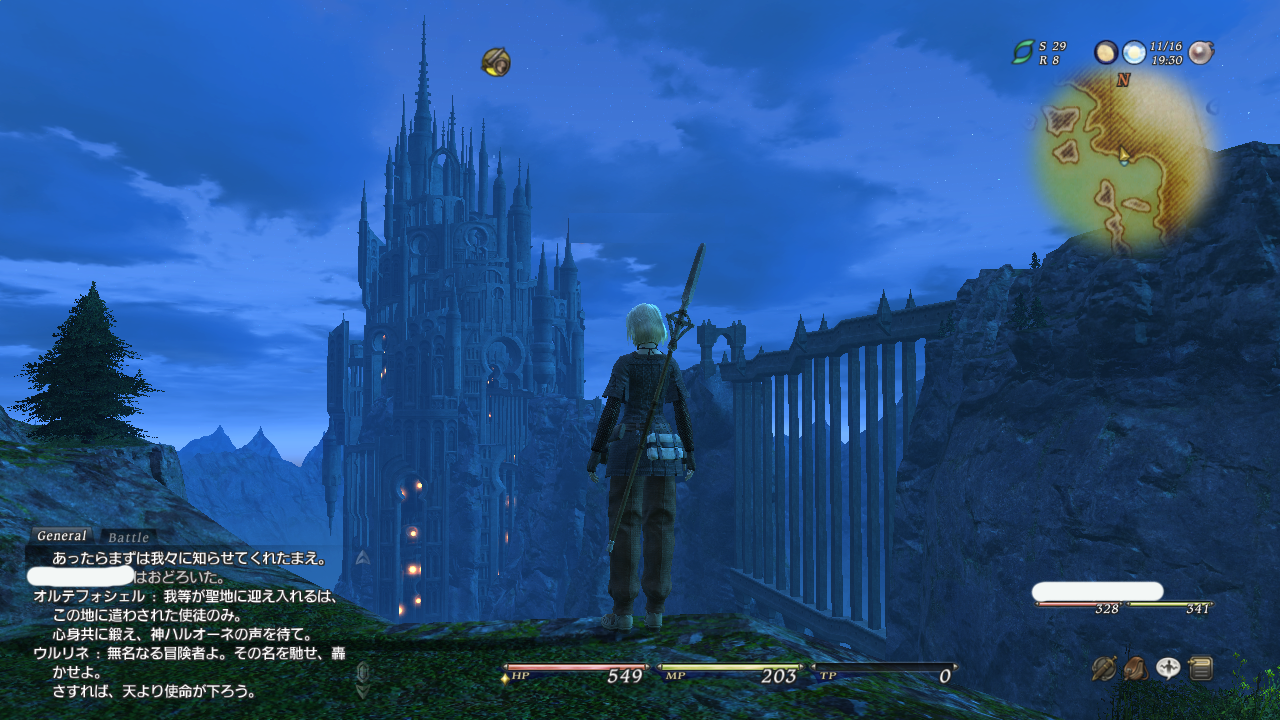The height and width of the screenshot is (720, 1280).
Task: Open the Battle chat log tab
Action: point(128,537)
